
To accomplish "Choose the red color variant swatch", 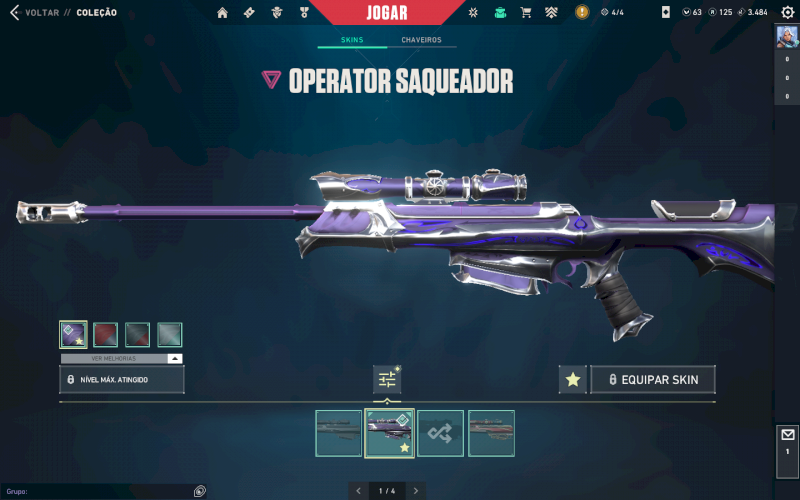I will point(106,334).
